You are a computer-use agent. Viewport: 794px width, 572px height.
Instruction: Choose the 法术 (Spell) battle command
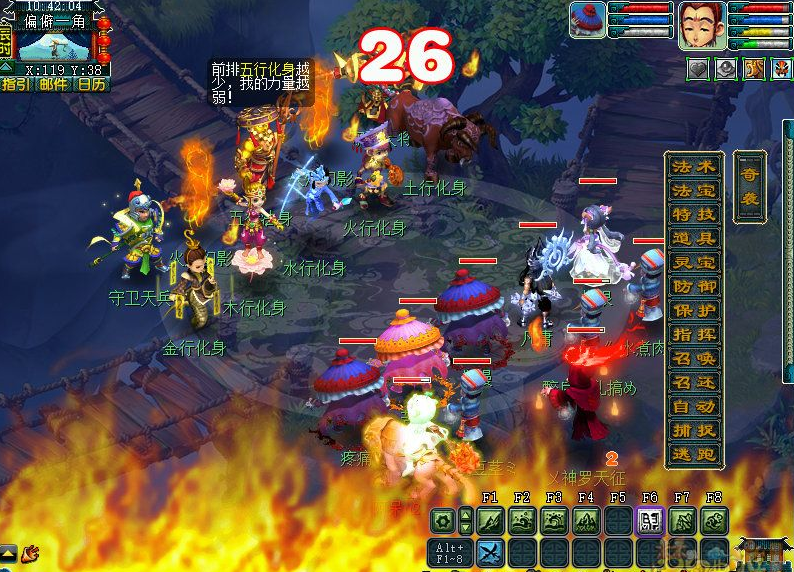(694, 166)
